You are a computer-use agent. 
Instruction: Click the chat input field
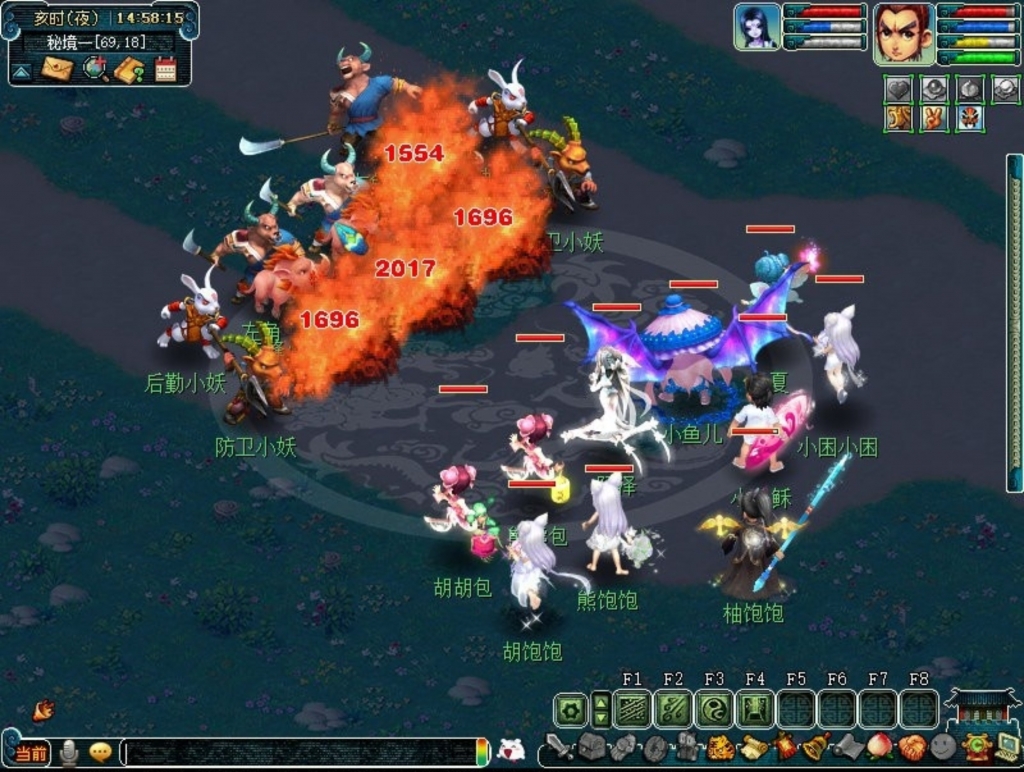(300, 752)
